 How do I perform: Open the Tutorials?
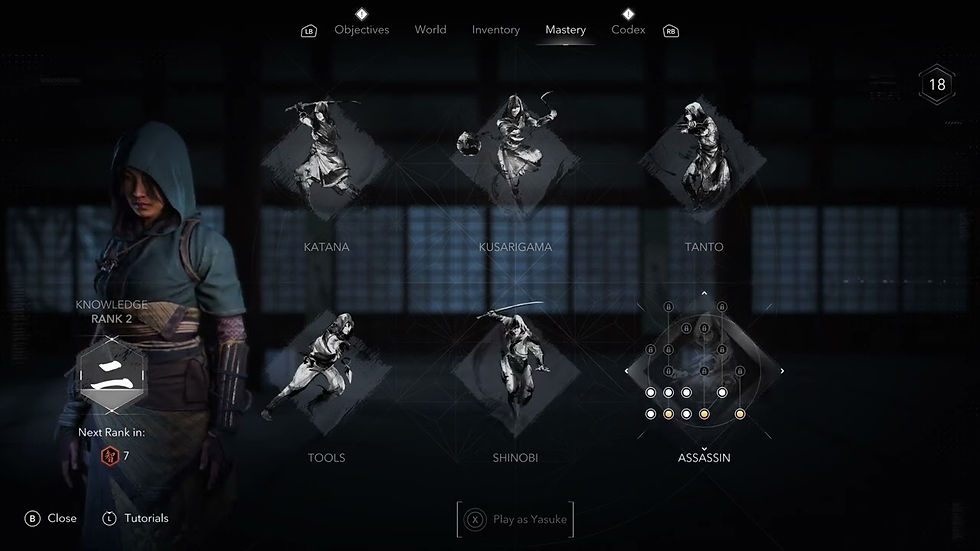point(136,518)
